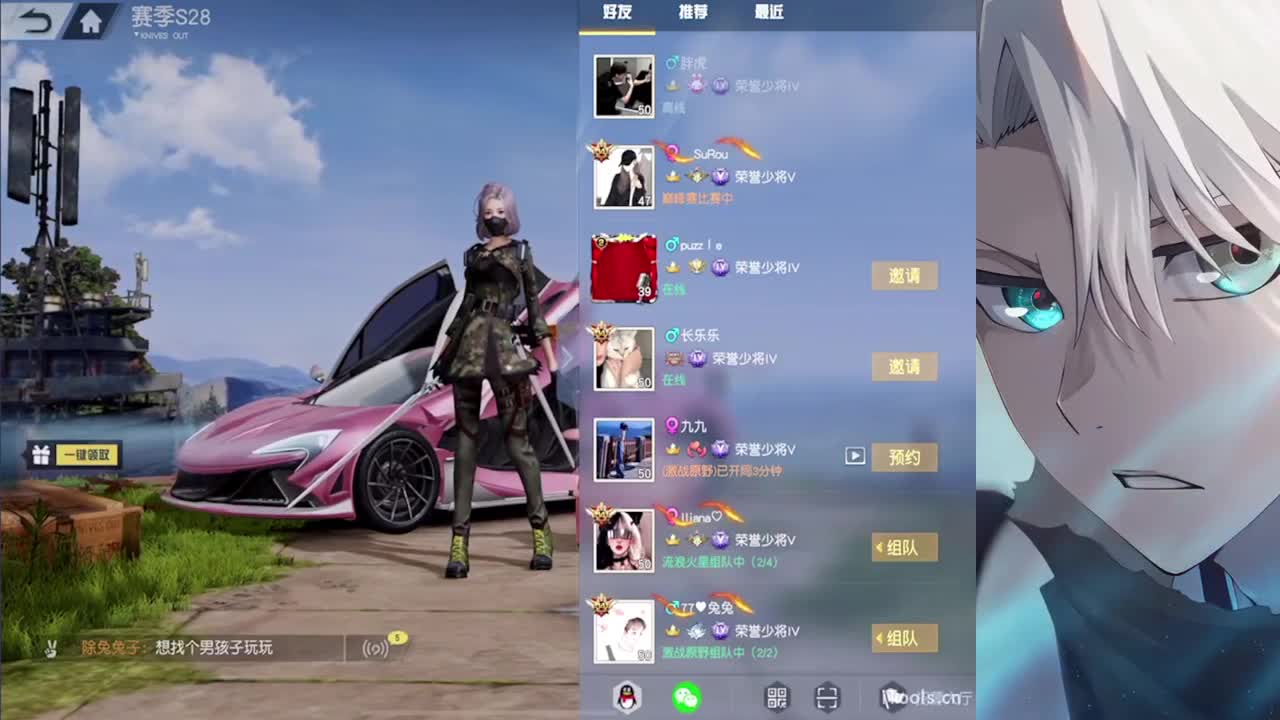Click the 荣誉少将IV medal badge beside SuRou
The width and height of the screenshot is (1280, 720).
720,177
